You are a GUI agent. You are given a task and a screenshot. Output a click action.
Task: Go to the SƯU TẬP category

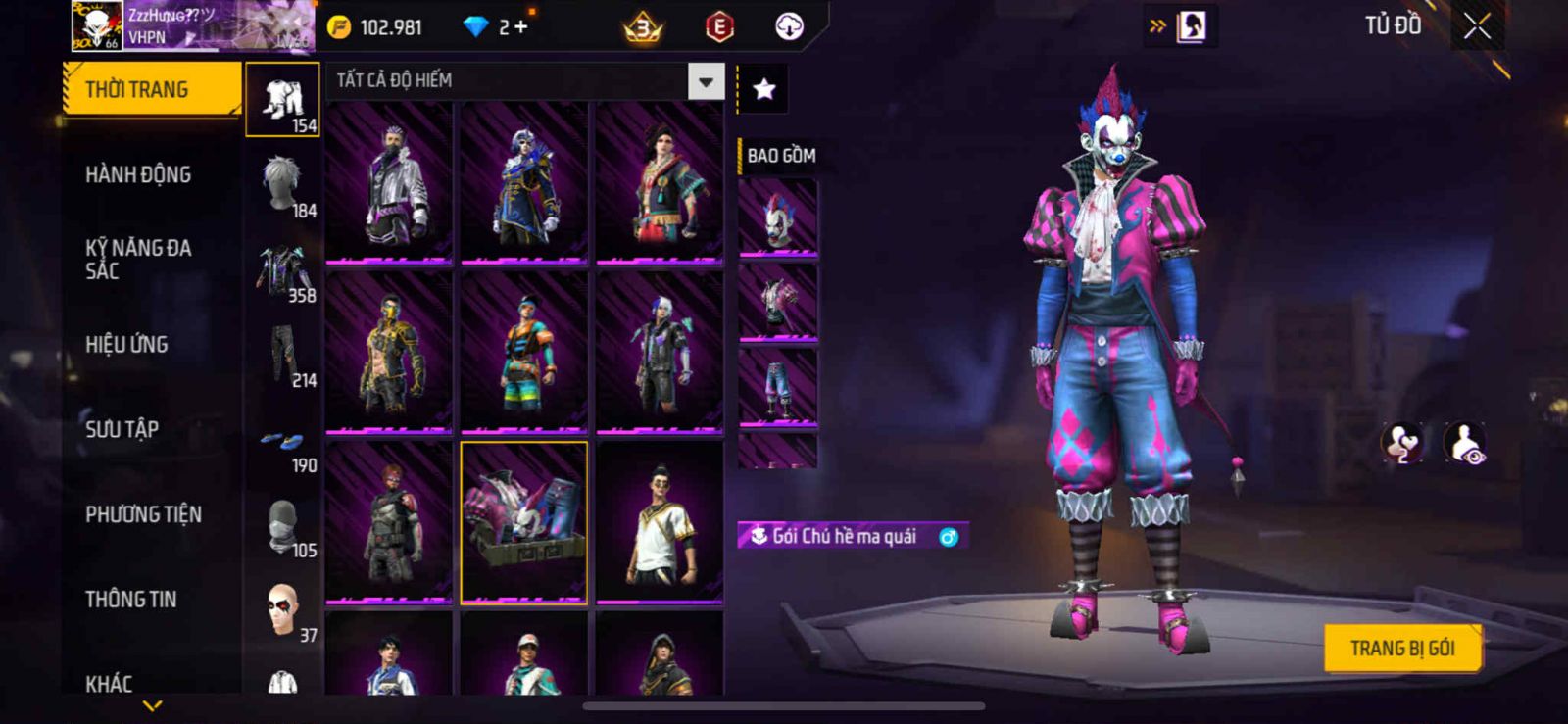point(122,429)
